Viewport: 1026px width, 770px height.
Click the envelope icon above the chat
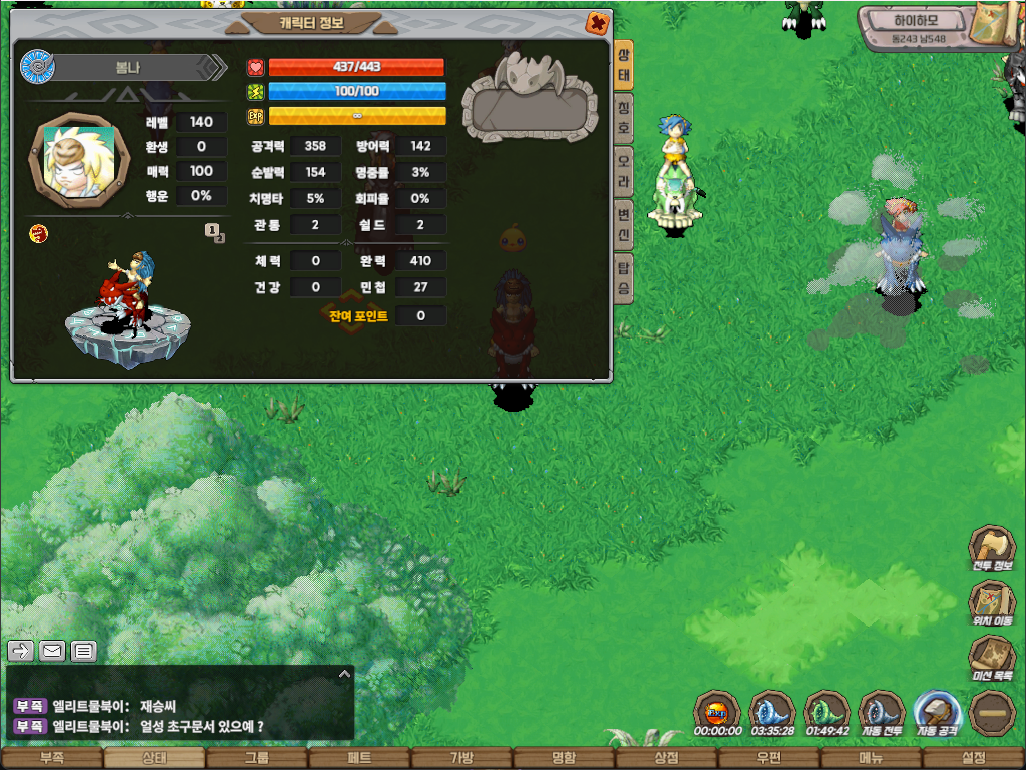pos(52,651)
